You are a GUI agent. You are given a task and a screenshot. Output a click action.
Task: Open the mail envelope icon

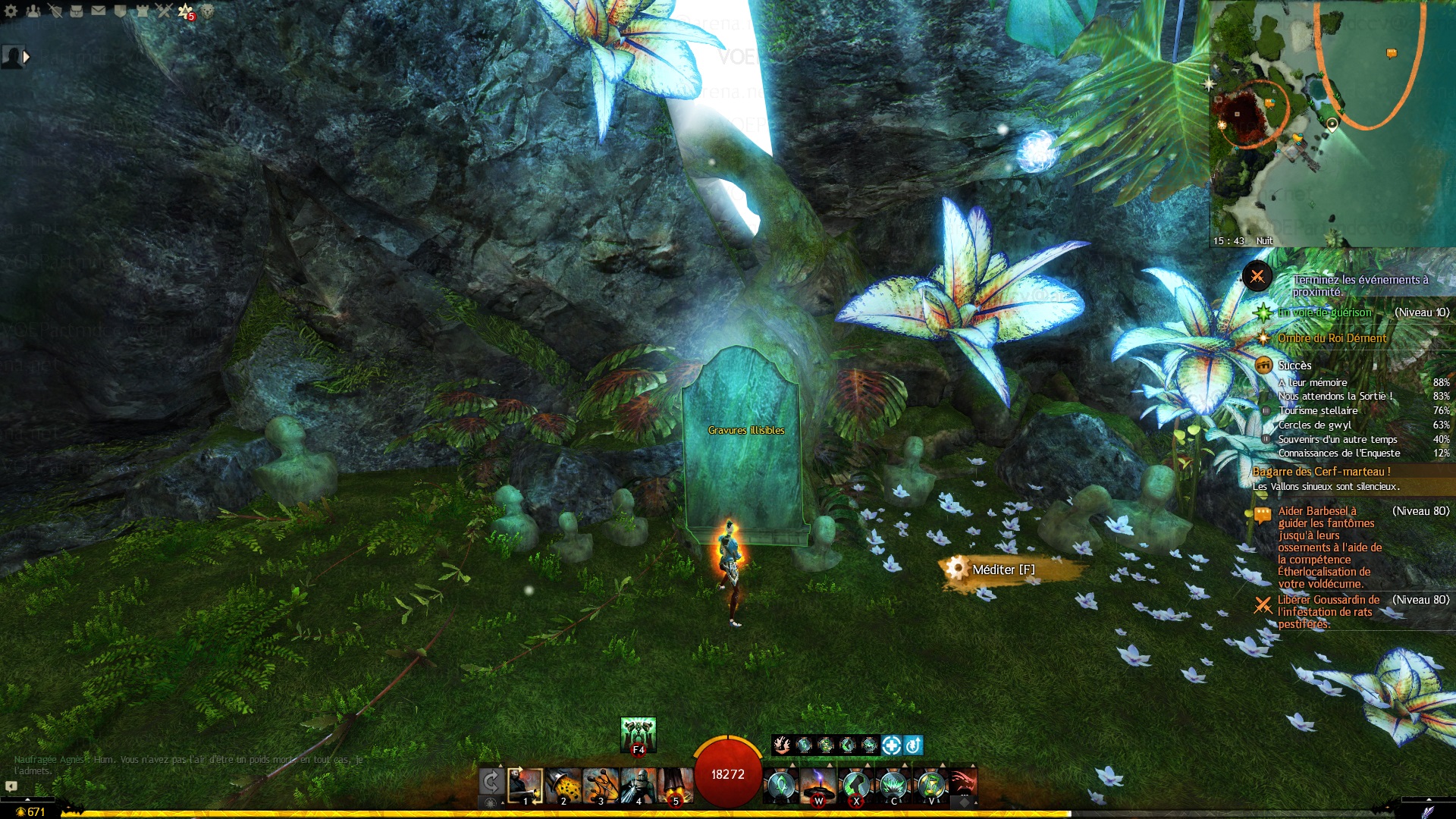(99, 11)
